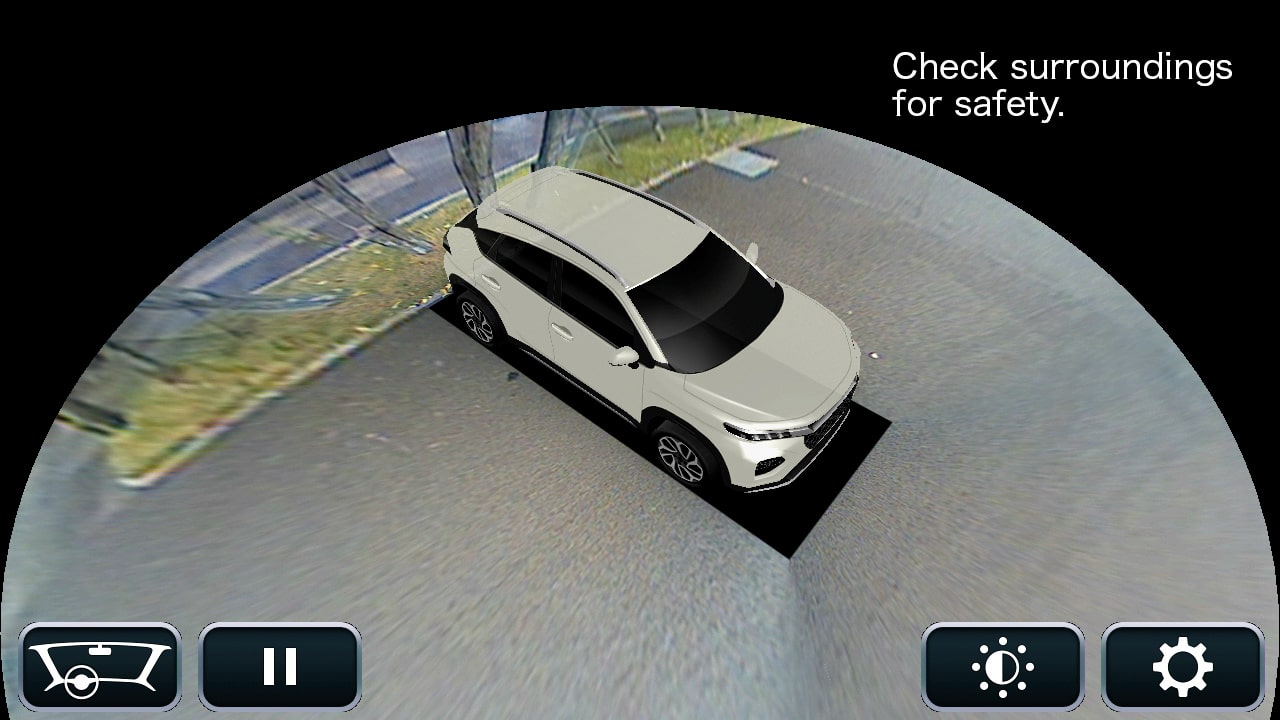The image size is (1280, 720).
Task: Switch to the windshield driver view
Action: [x=100, y=666]
